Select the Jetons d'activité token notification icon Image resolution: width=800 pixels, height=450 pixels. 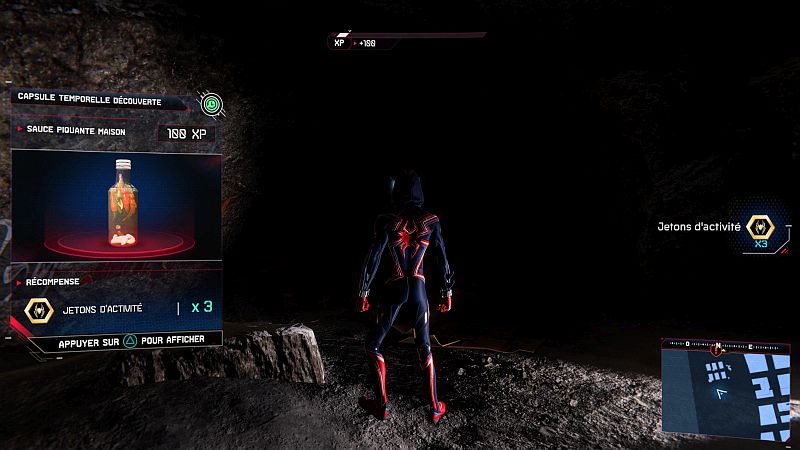point(760,228)
